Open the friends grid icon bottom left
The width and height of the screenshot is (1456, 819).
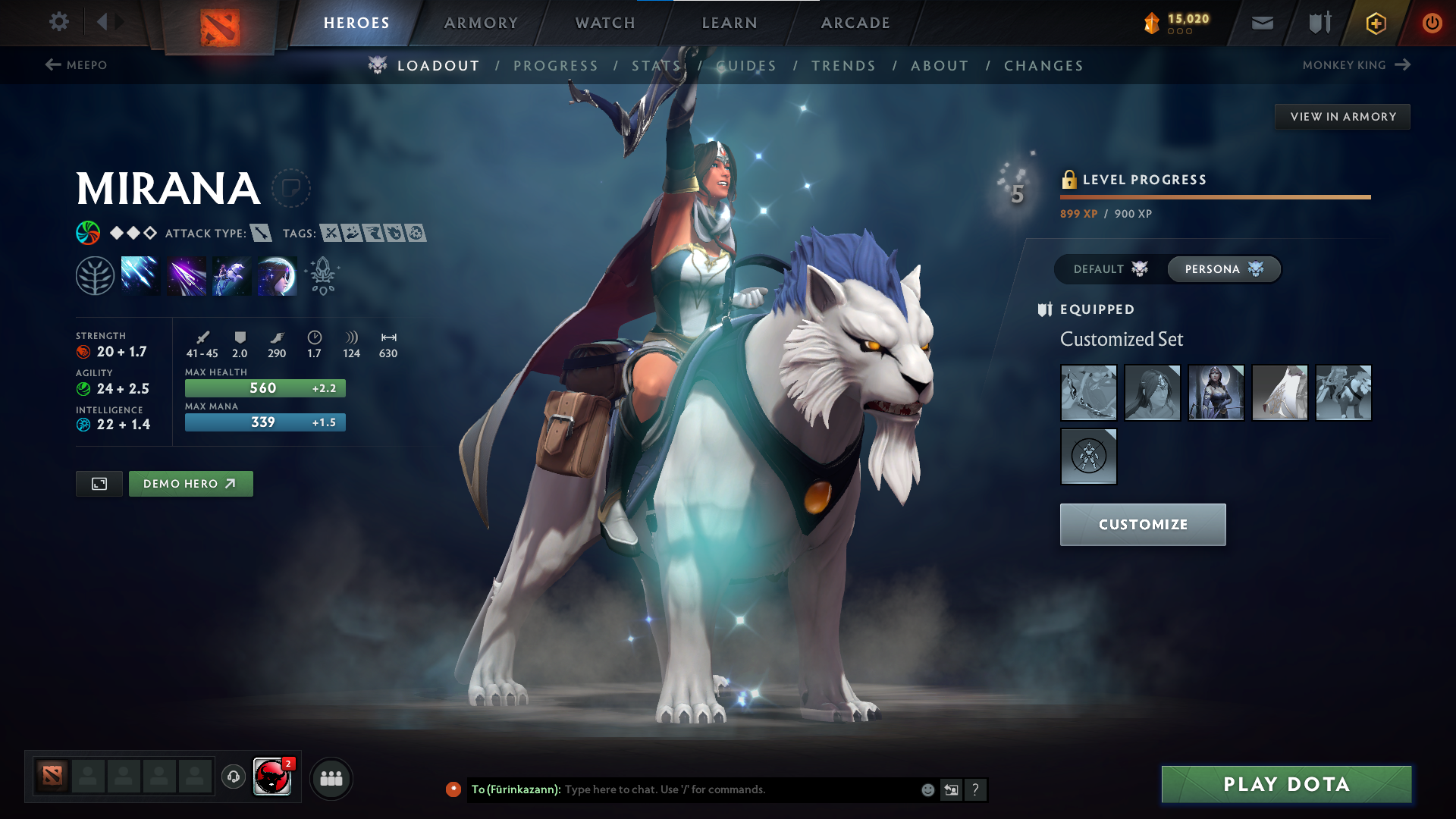click(331, 777)
